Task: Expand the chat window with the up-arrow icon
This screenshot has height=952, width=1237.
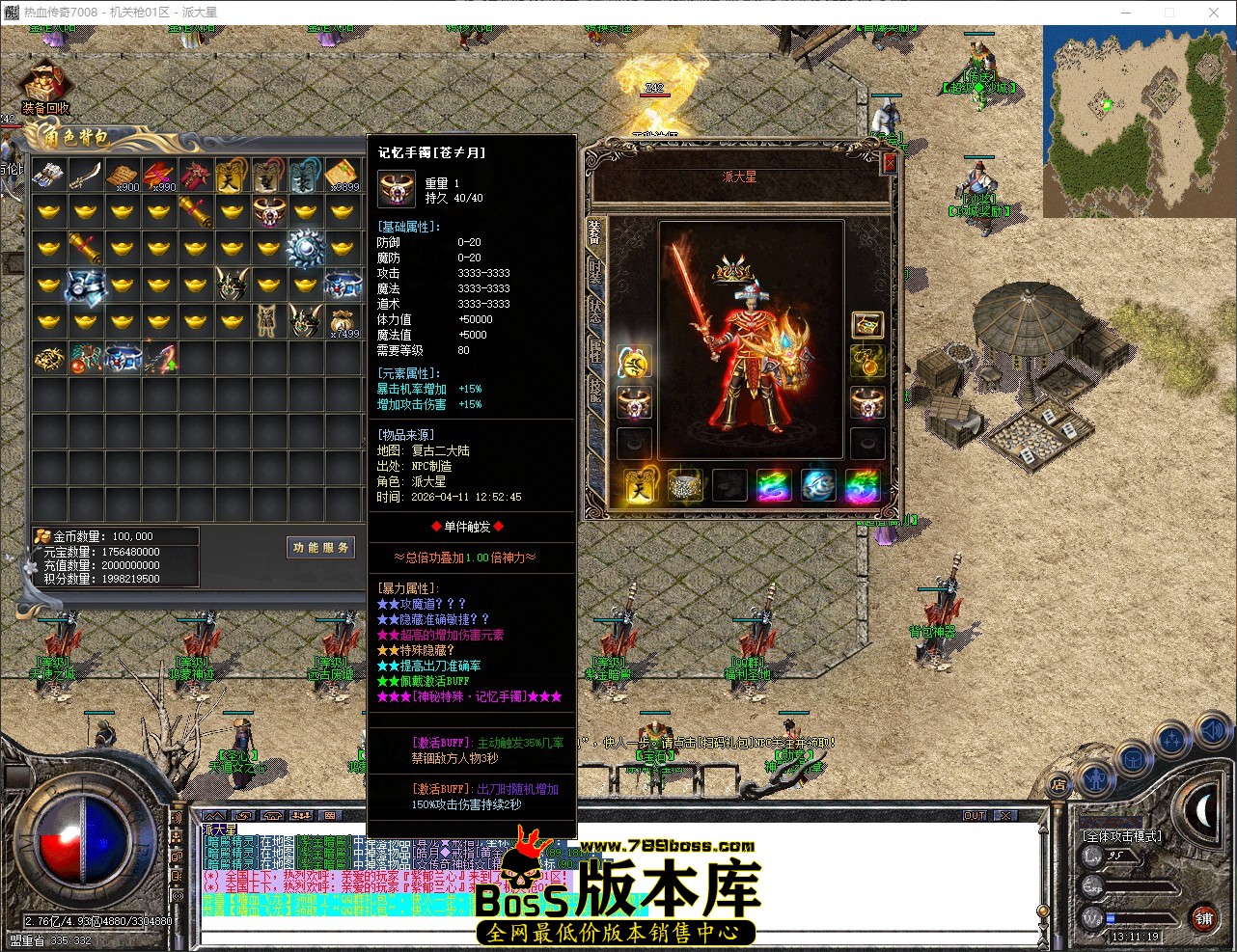Action: [215, 815]
